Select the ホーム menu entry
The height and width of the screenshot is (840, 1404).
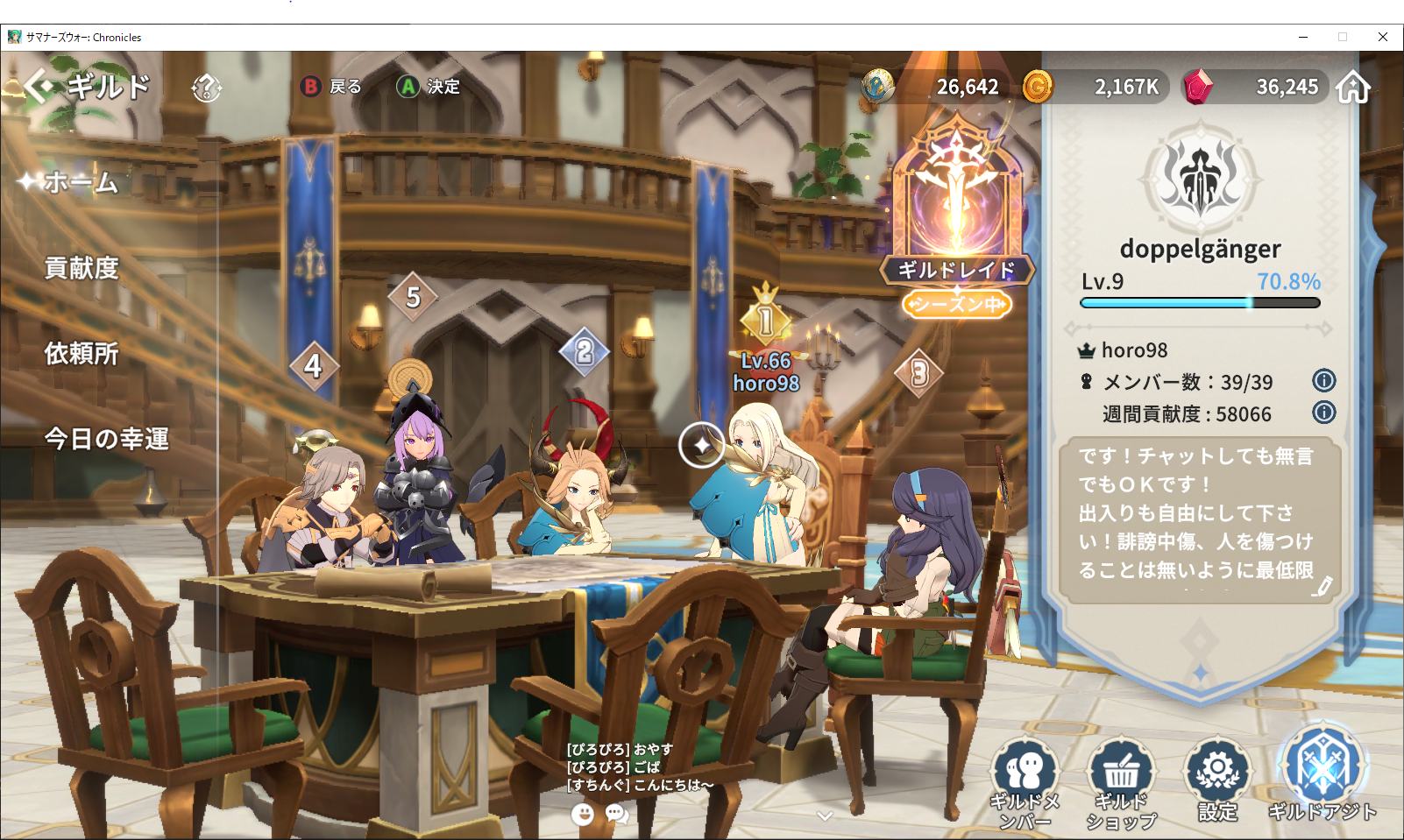pyautogui.click(x=81, y=182)
